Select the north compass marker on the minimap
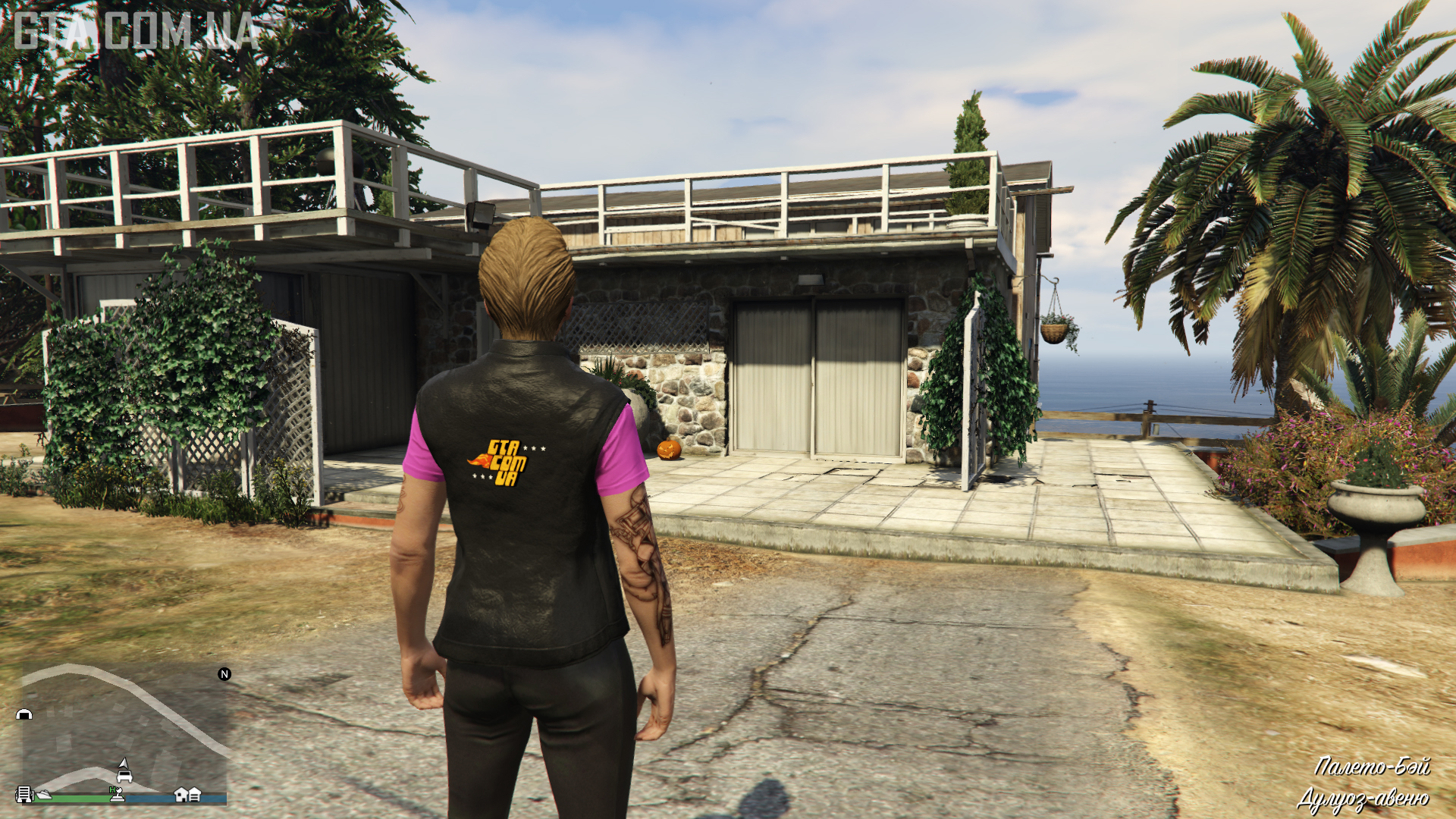This screenshot has height=819, width=1456. point(224,674)
